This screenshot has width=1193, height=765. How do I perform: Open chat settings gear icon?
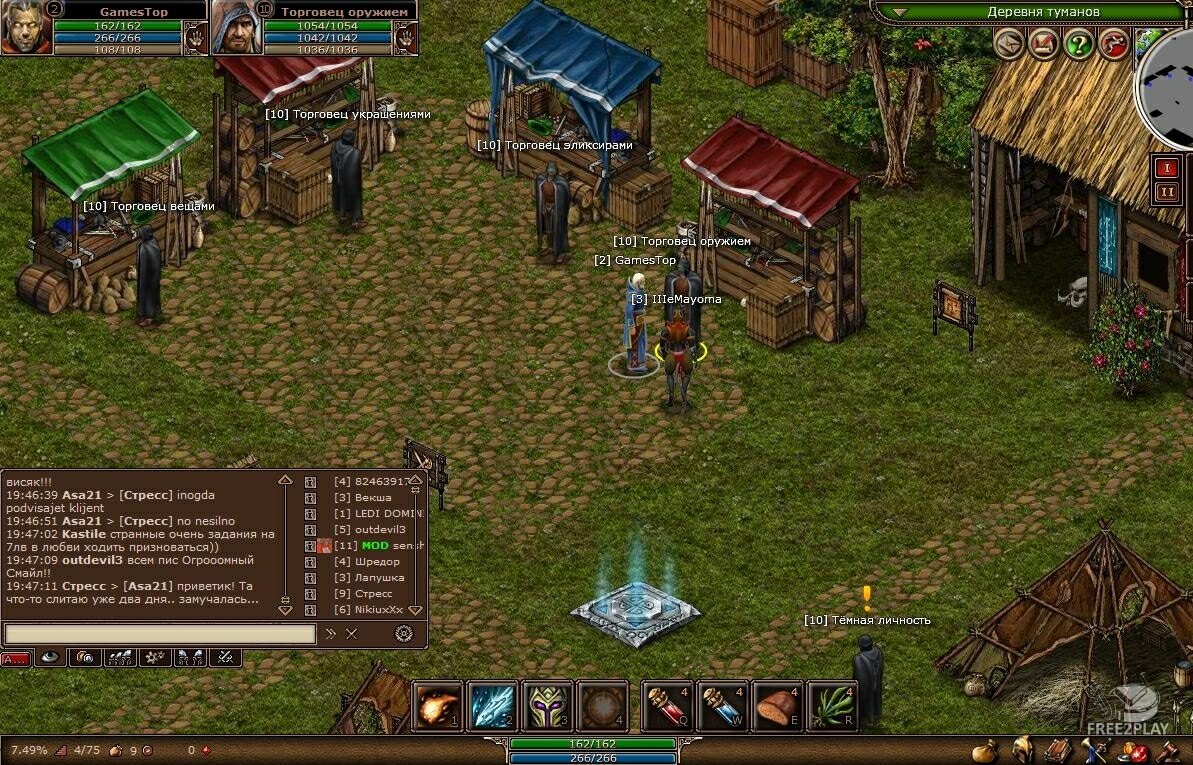404,633
